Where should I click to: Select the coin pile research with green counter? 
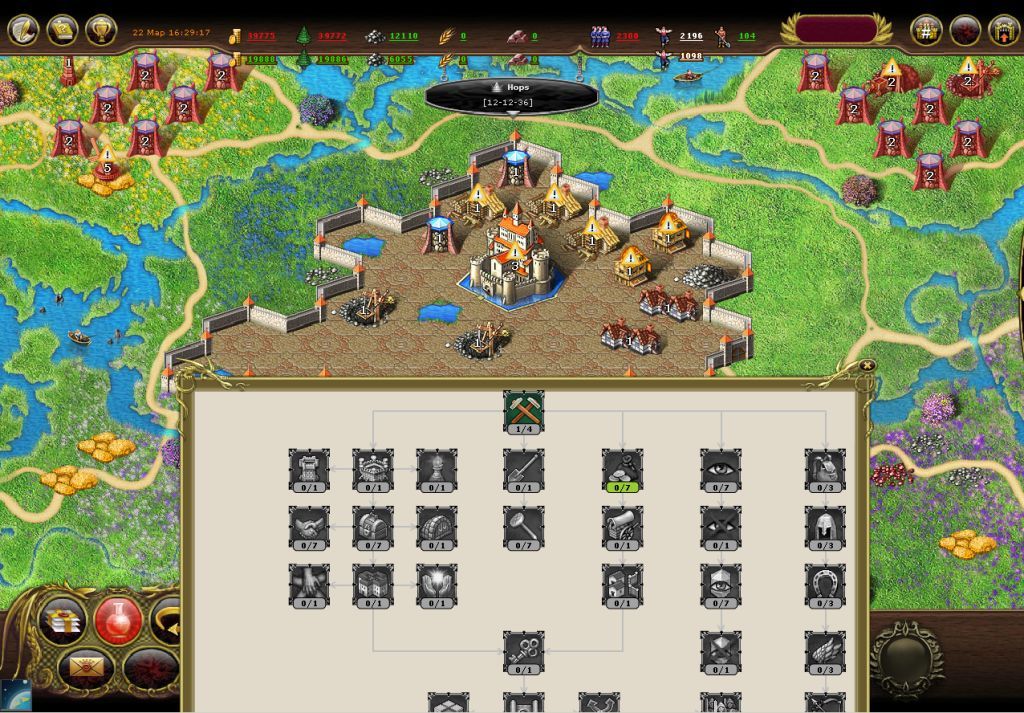[622, 469]
